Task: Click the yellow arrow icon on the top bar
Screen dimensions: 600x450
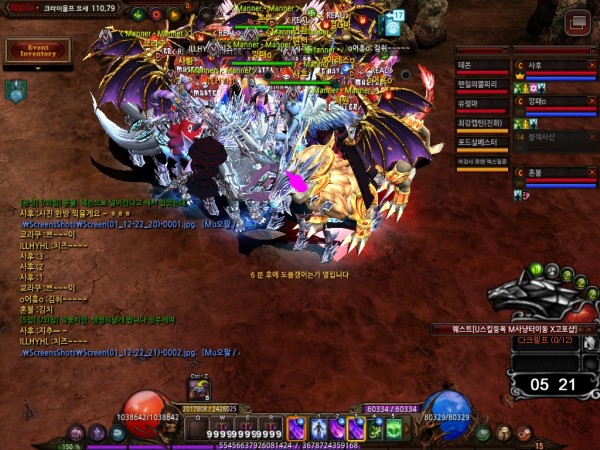Action: point(175,15)
